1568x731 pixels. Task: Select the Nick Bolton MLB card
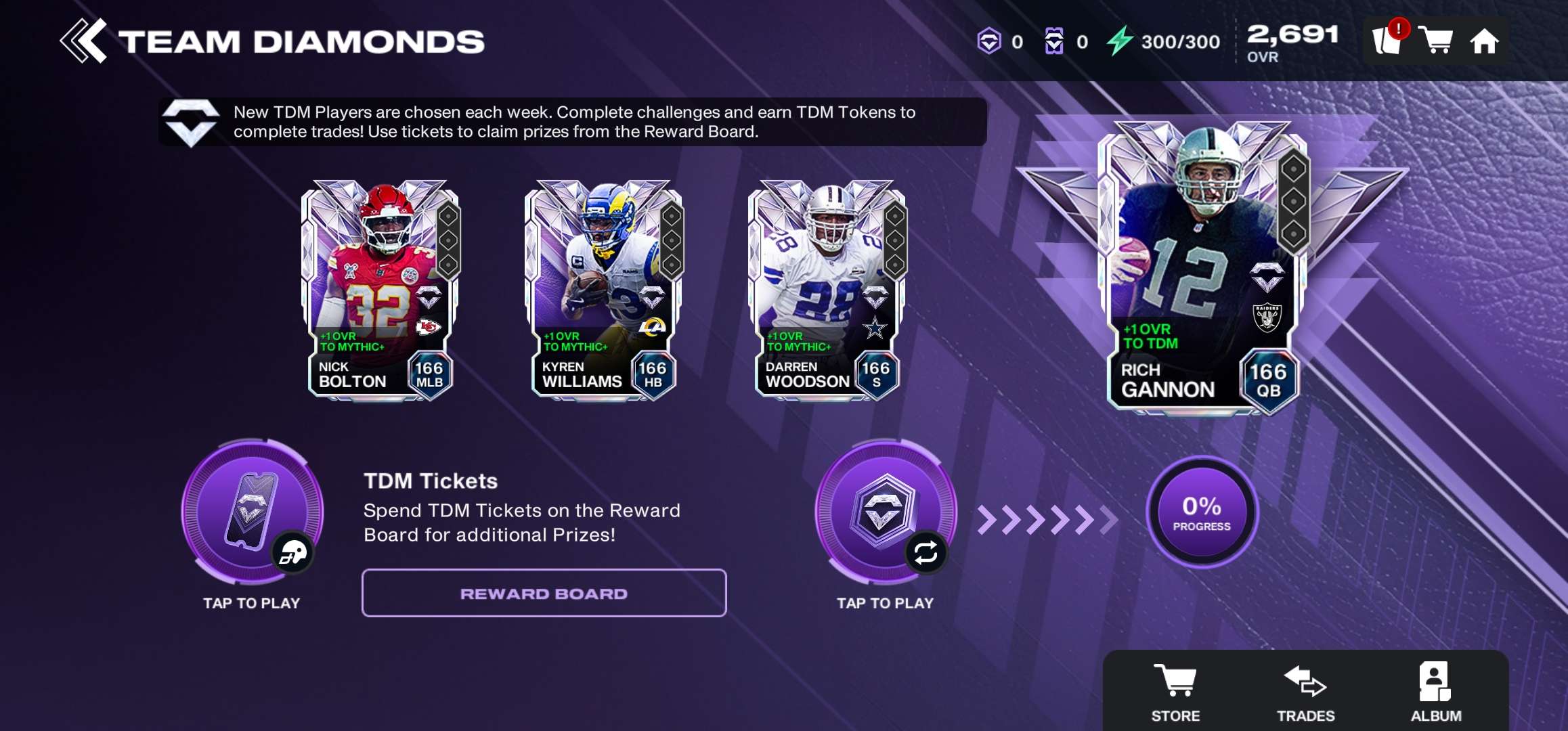click(380, 291)
